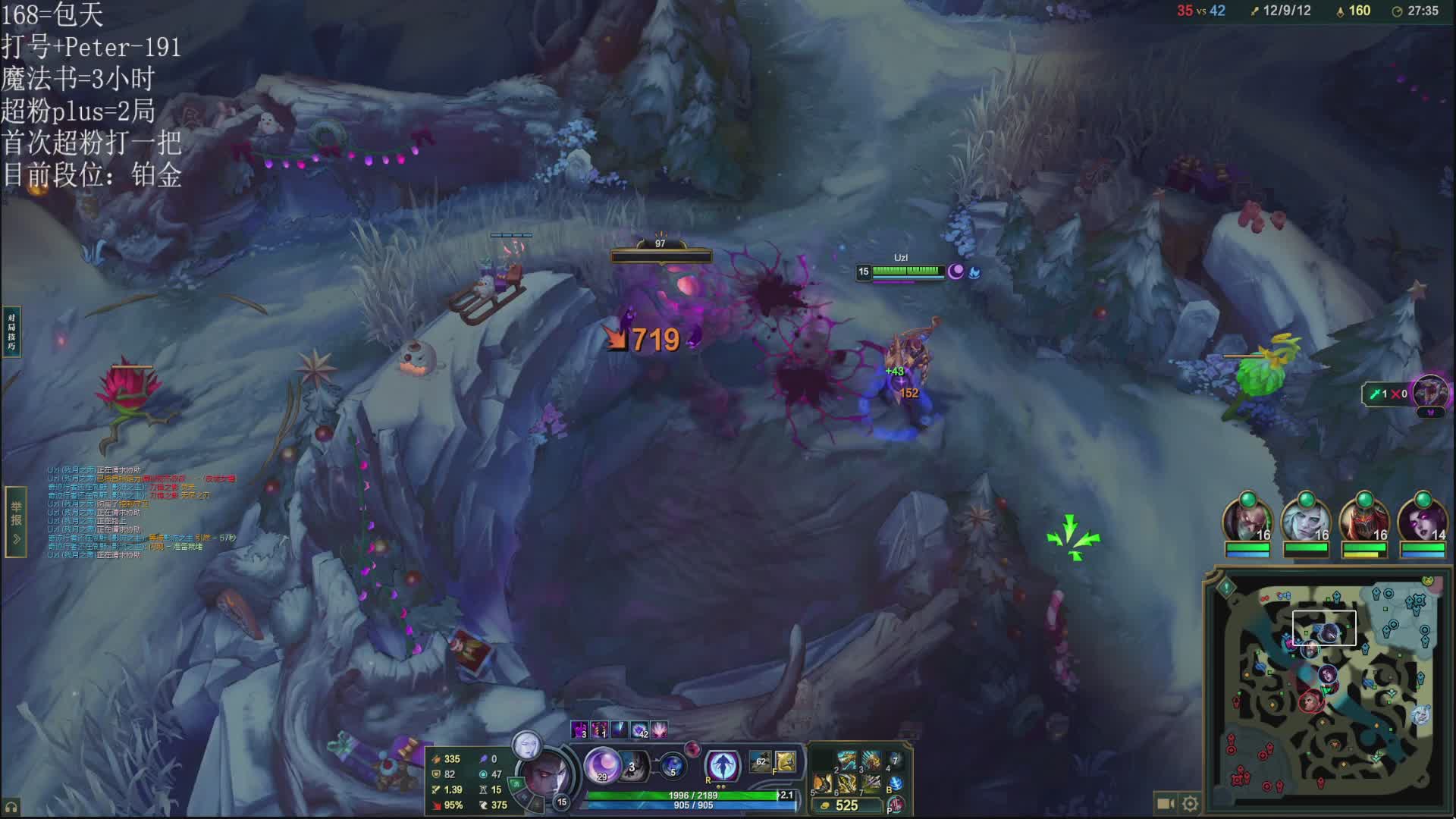Toggle the camera button beside the minimap
Screen dimensions: 1456x819
tap(1165, 803)
